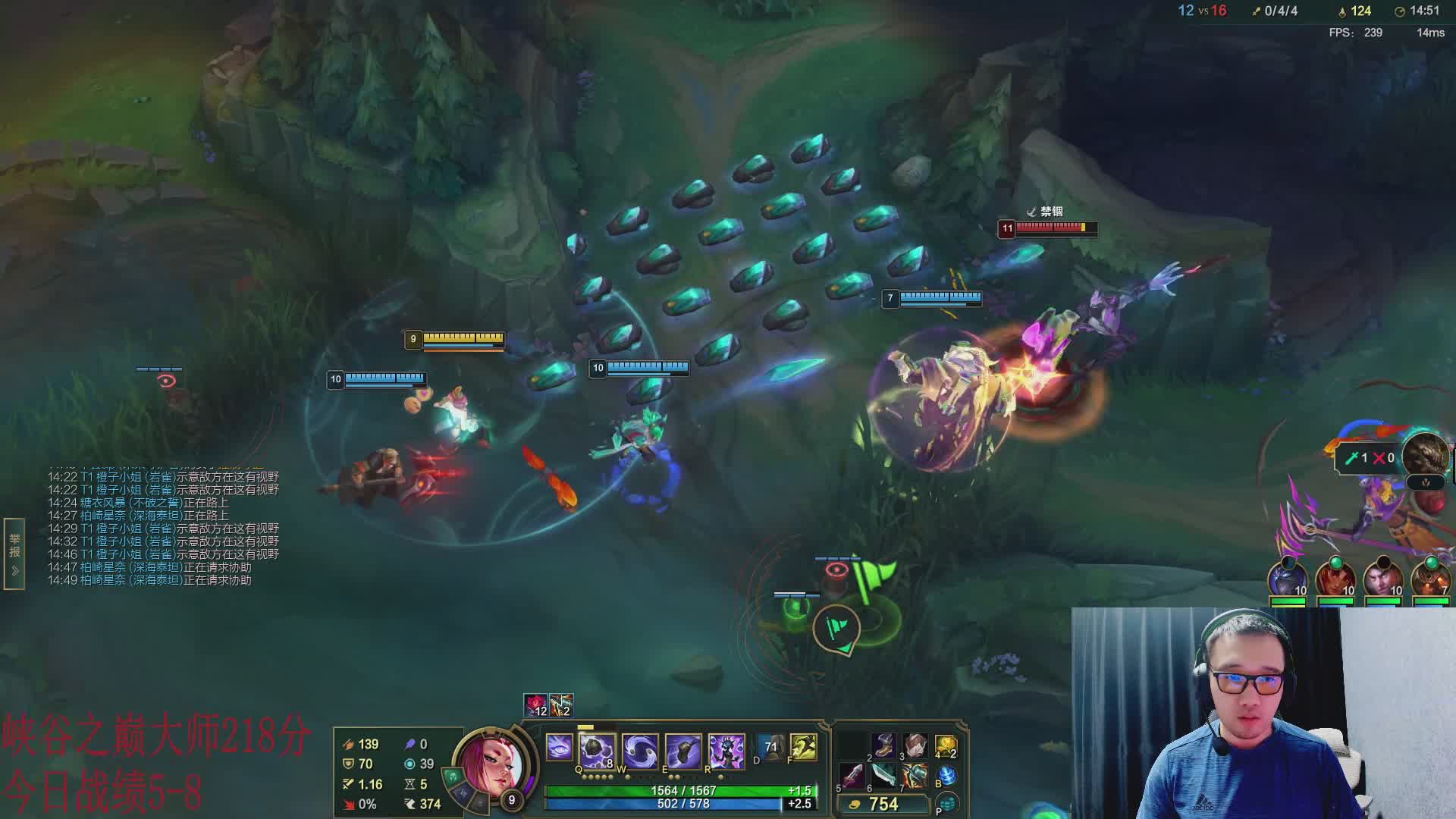Place the yellow ward trinket
Viewport: 1456px width, 819px height.
946,745
